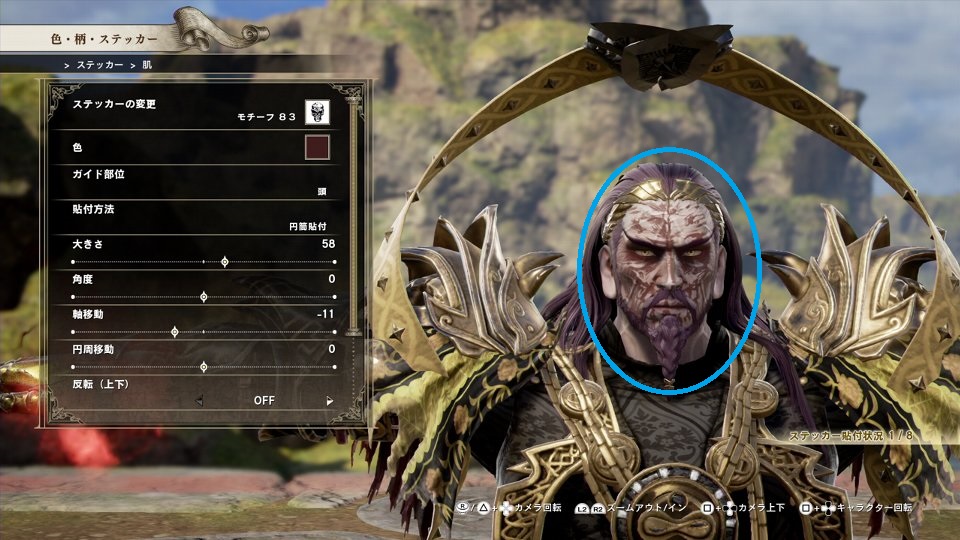
Task: Click the 大きさ size slider handle
Action: click(224, 262)
